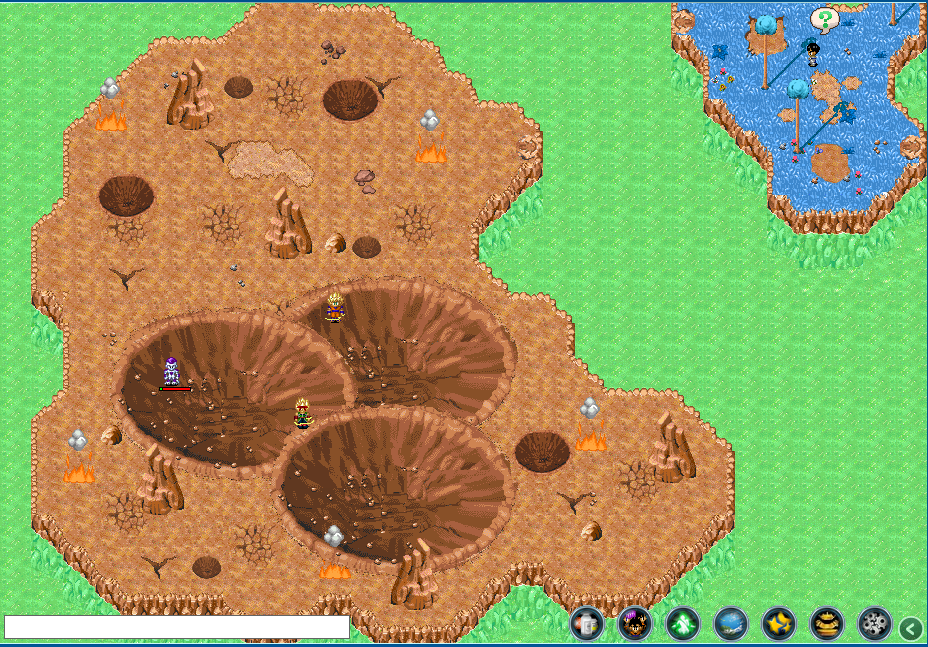Image resolution: width=928 pixels, height=647 pixels.
Task: Focus the white chat input box
Action: tap(177, 627)
